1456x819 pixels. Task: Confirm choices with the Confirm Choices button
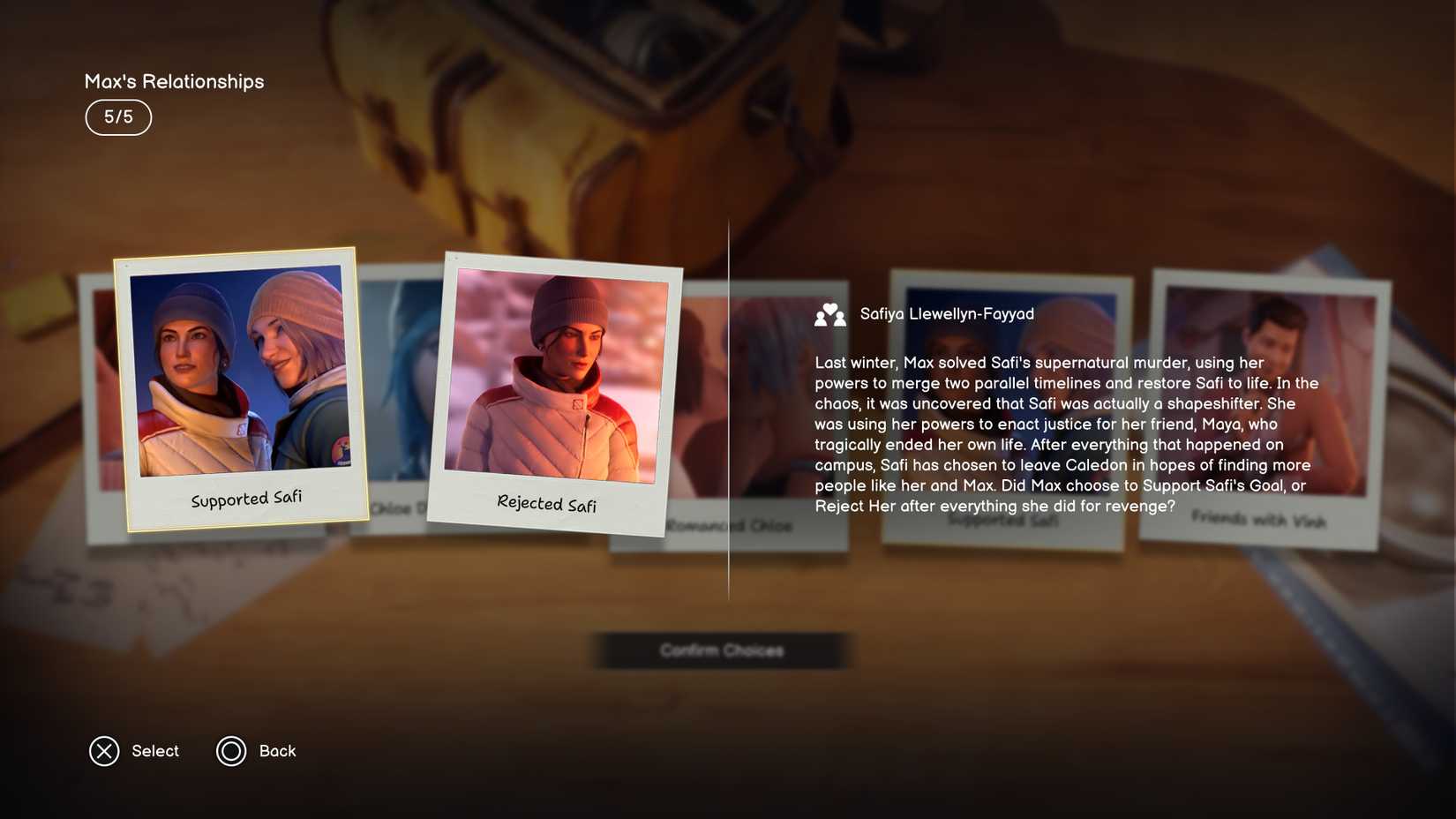click(721, 650)
